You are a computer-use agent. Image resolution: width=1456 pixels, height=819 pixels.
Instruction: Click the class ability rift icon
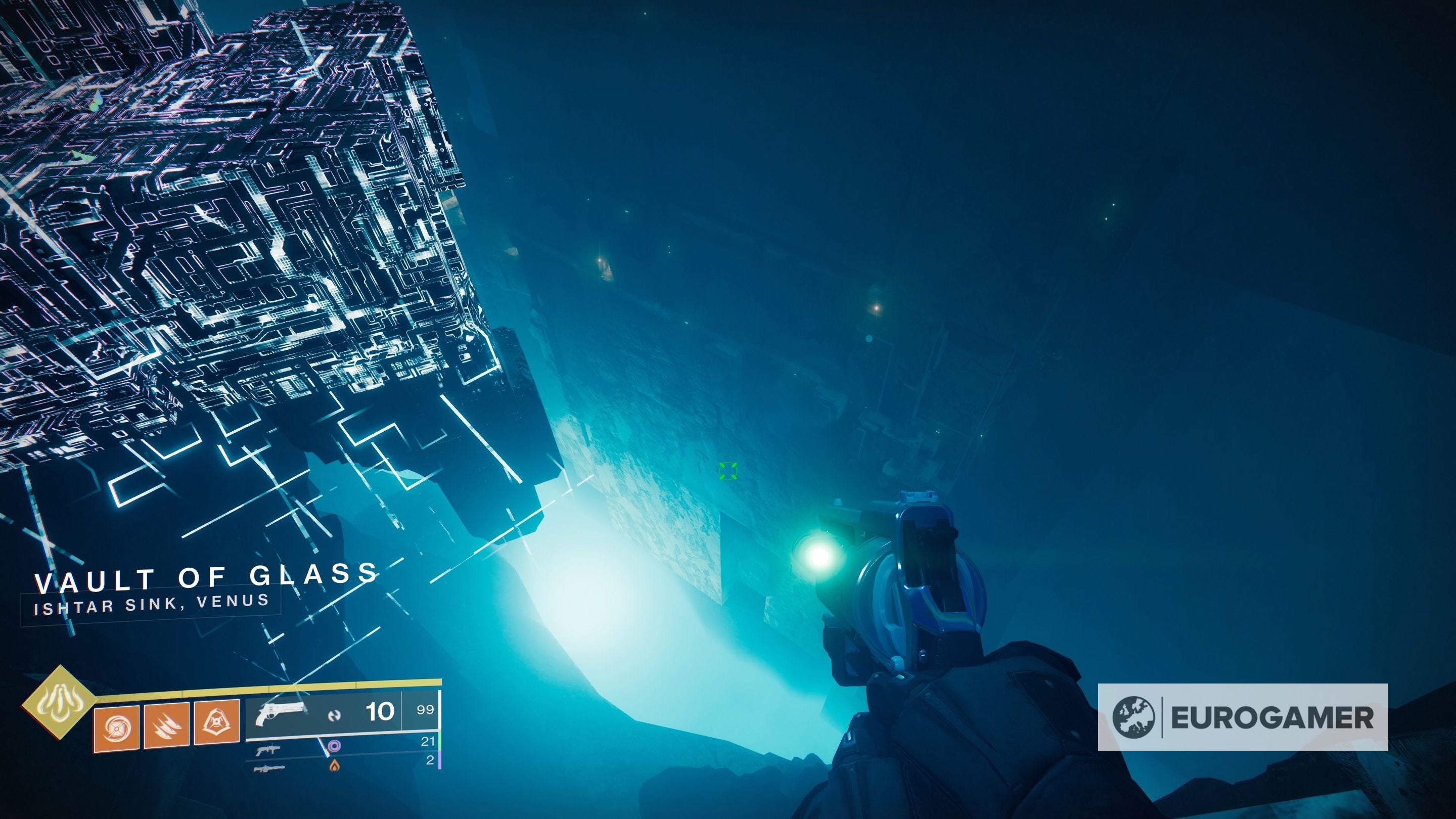[x=216, y=723]
